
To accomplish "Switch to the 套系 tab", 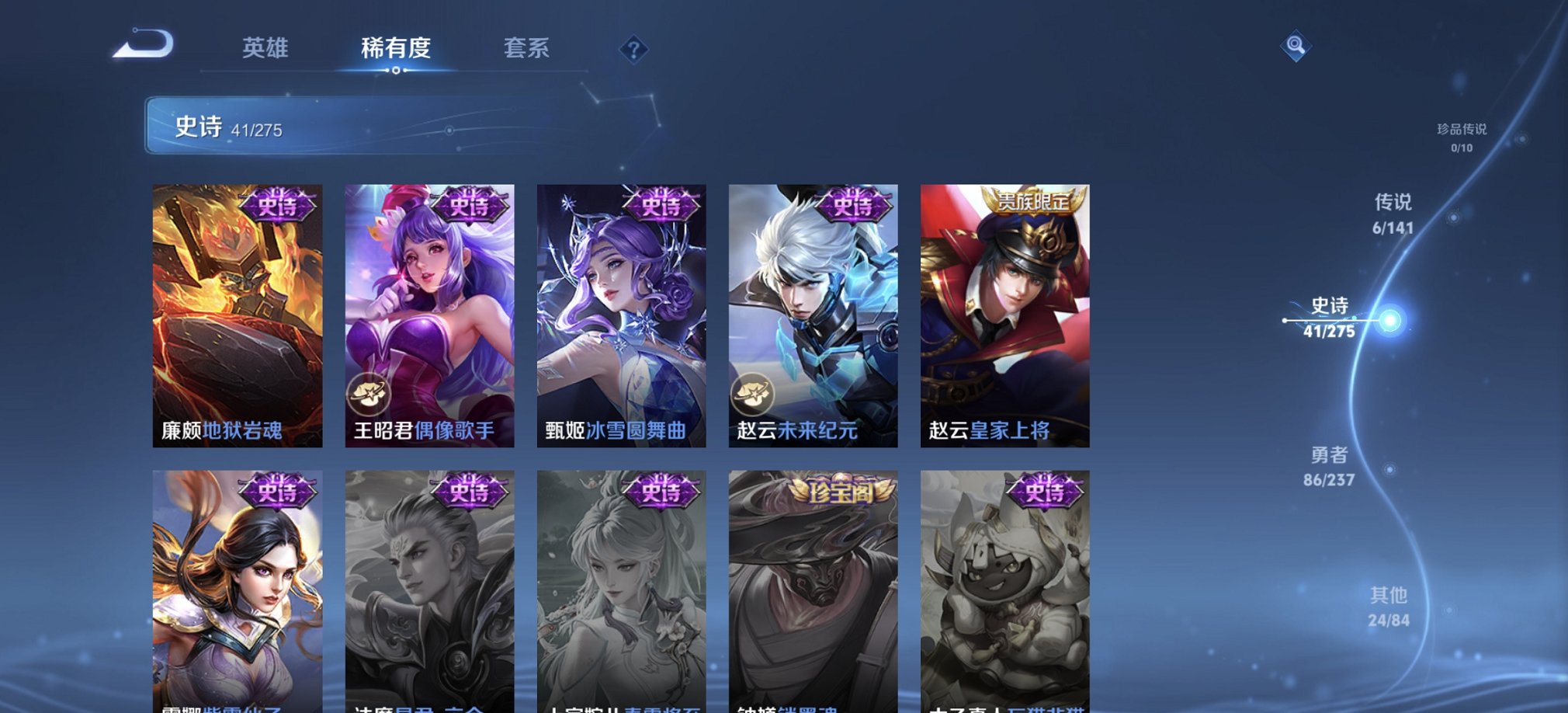I will [x=525, y=49].
